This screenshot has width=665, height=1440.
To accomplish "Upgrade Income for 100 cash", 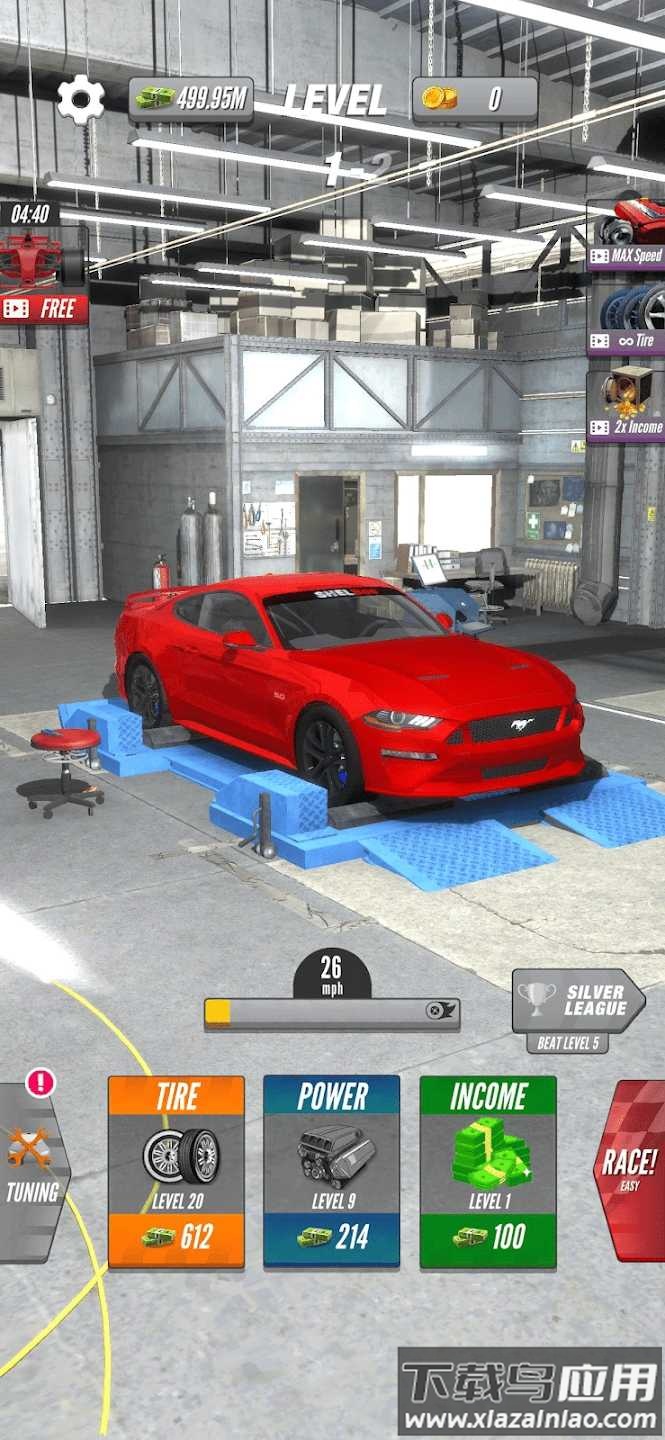I will point(488,1171).
